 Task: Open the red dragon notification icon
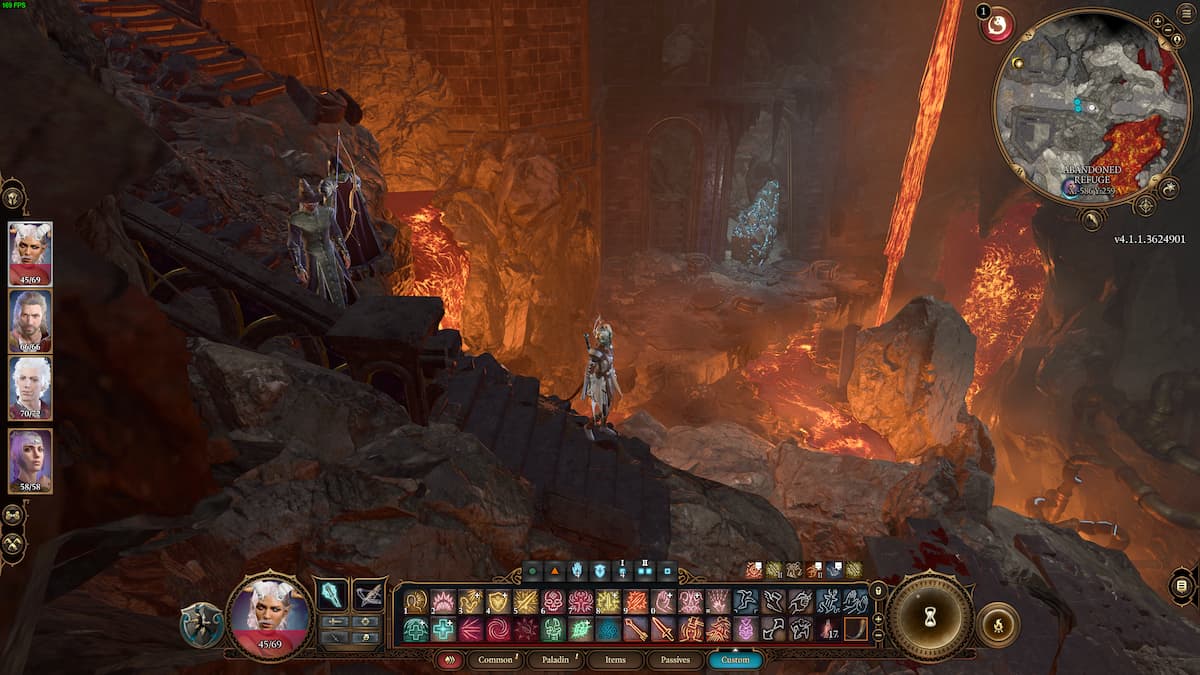pyautogui.click(x=997, y=26)
